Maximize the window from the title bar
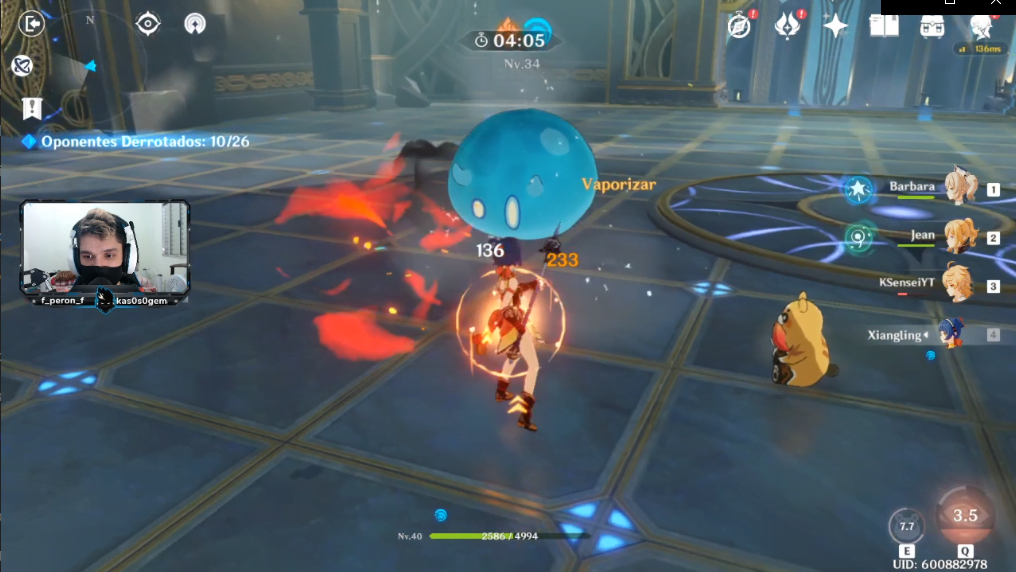Screen dimensions: 1016x572 [950, 5]
